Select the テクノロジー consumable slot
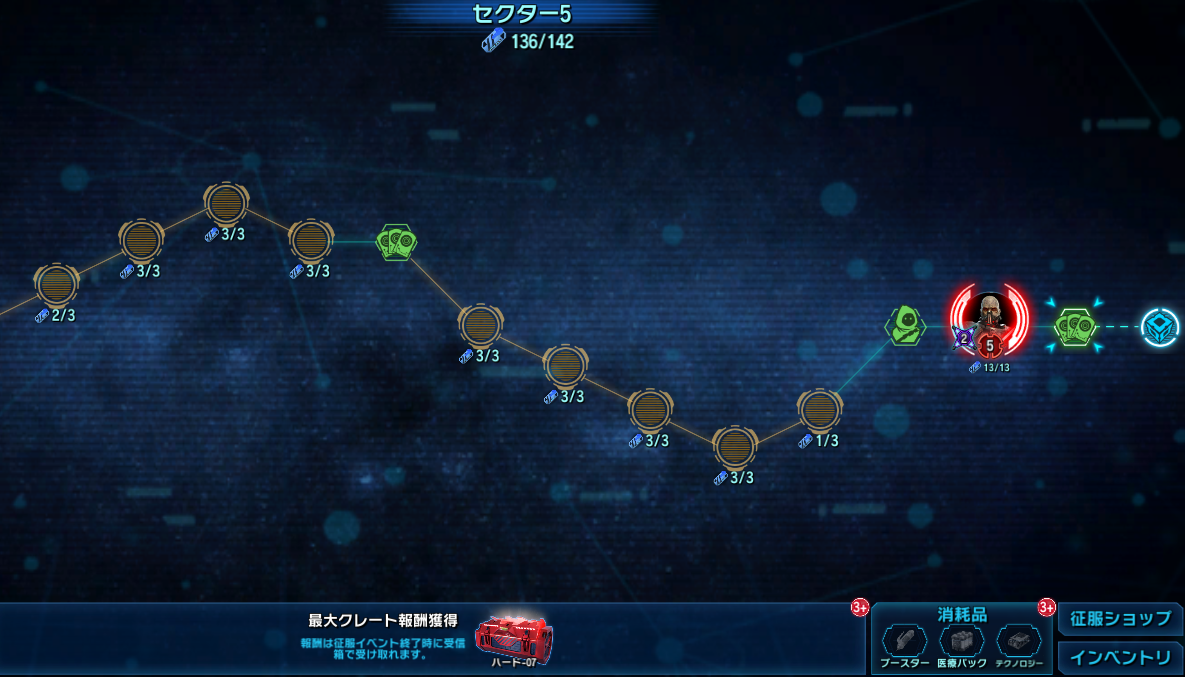 [1018, 641]
